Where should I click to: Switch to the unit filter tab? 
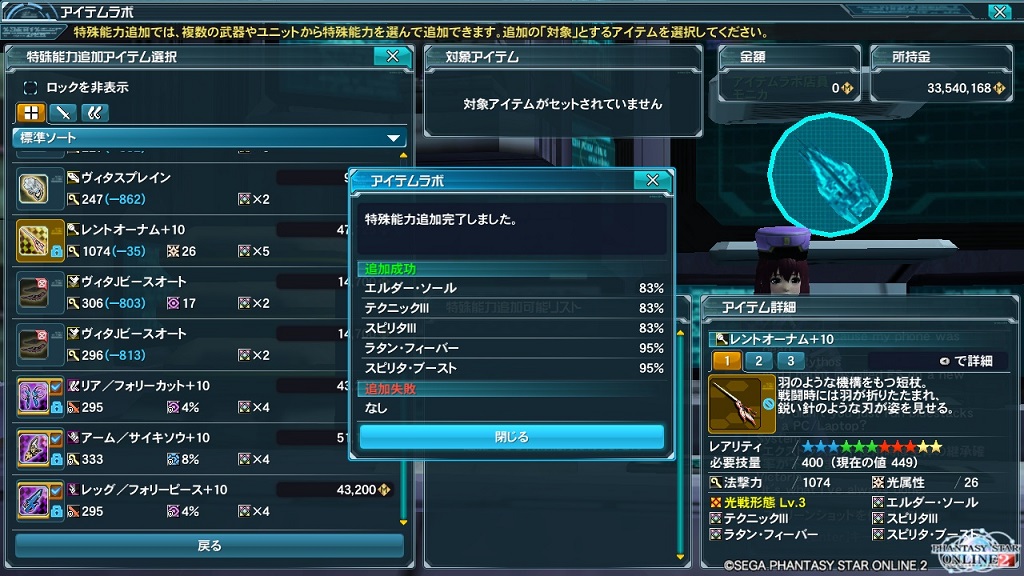pyautogui.click(x=95, y=113)
